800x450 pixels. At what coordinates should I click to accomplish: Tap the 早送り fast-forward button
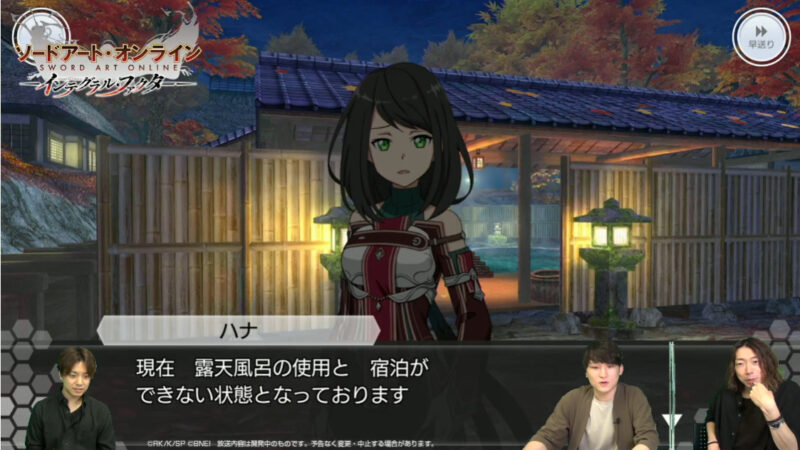click(x=762, y=34)
